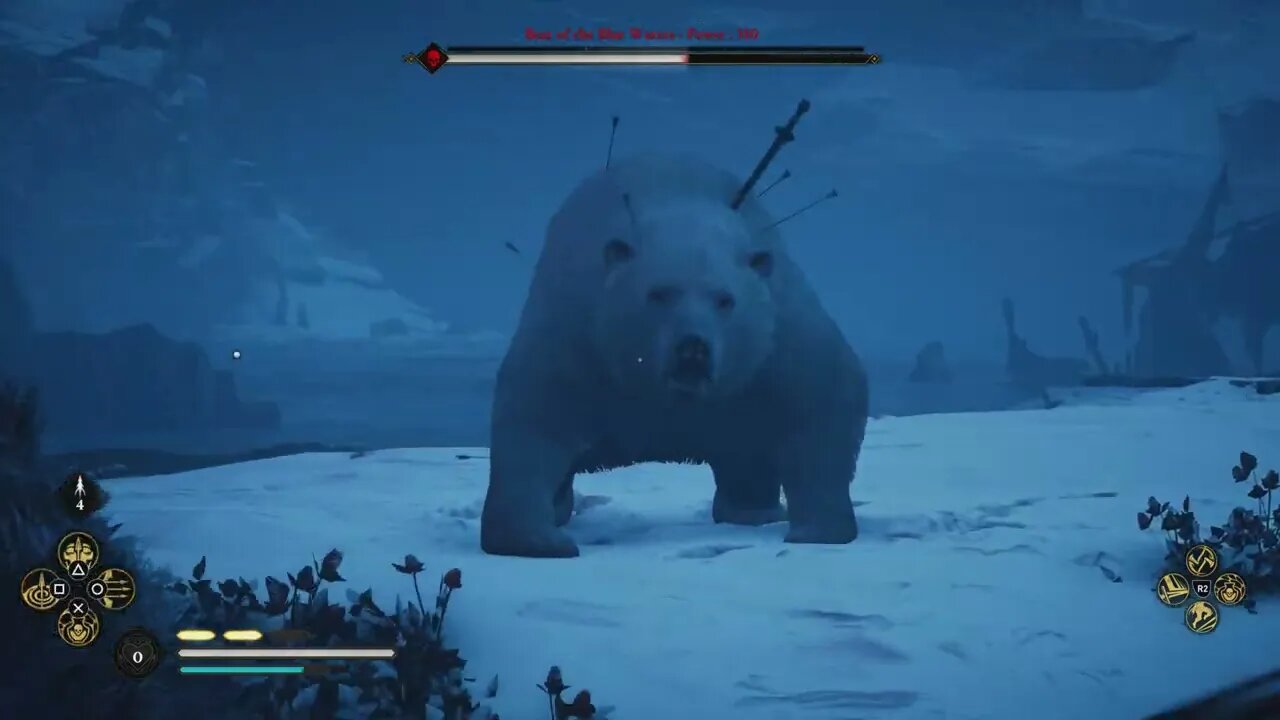Image resolution: width=1280 pixels, height=720 pixels.
Task: Click the red skull boss emblem on health bar
Action: tap(432, 58)
